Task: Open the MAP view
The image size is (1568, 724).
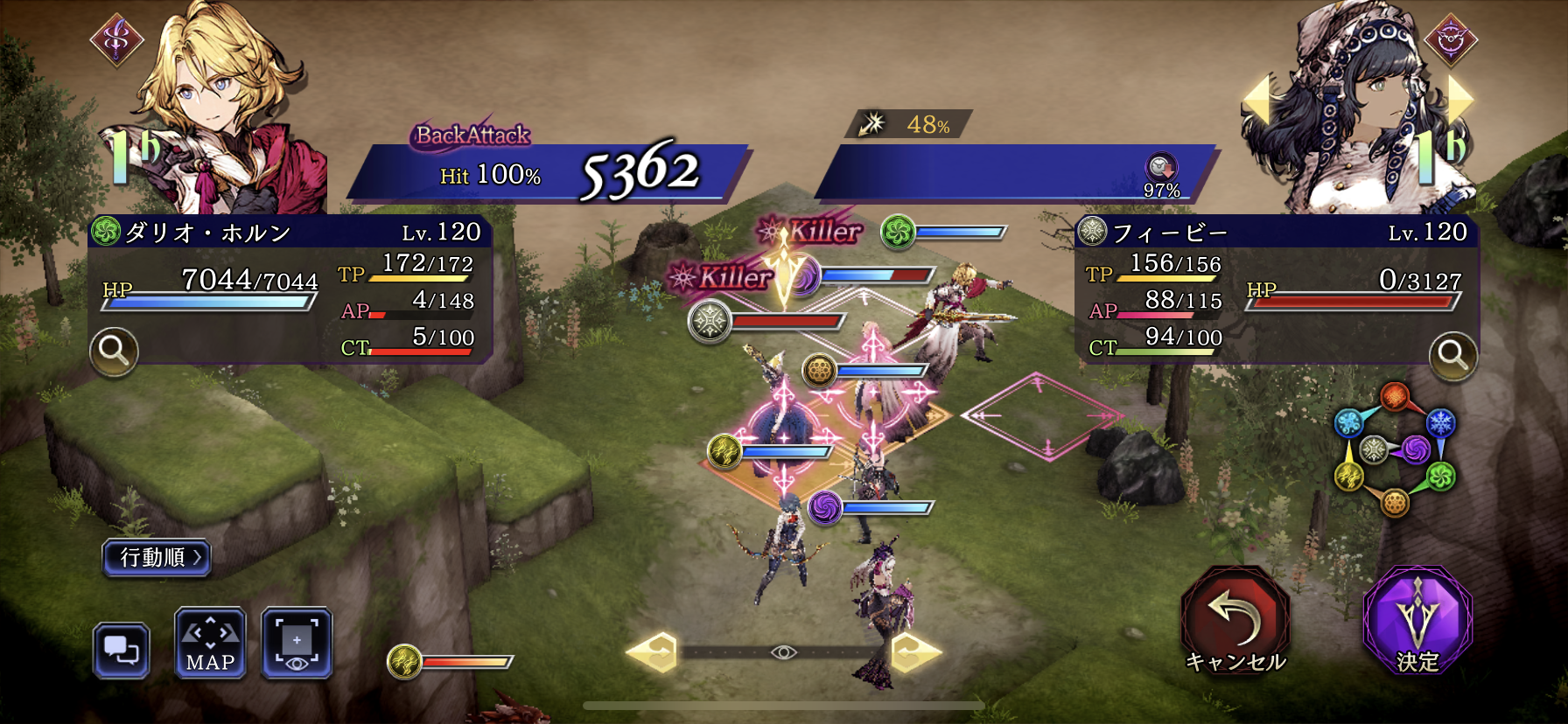Action: (210, 644)
